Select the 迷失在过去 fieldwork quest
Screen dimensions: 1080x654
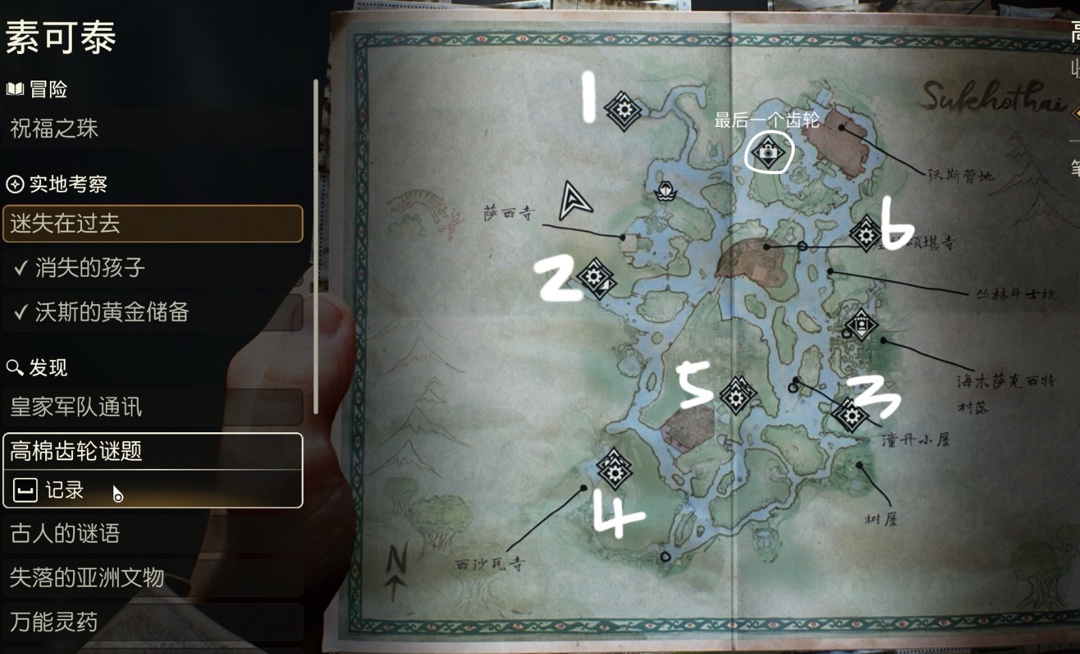[x=152, y=224]
